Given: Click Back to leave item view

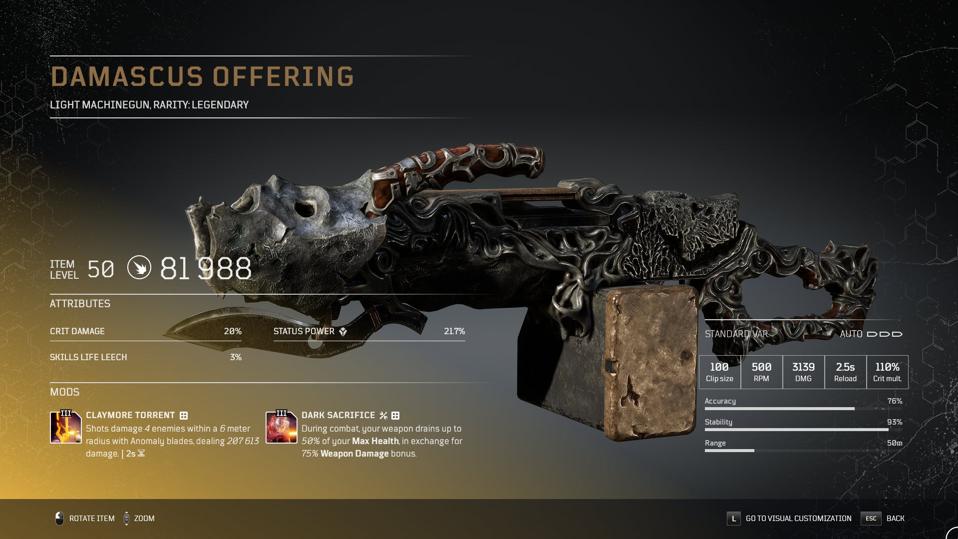Looking at the screenshot, I should pyautogui.click(x=884, y=518).
